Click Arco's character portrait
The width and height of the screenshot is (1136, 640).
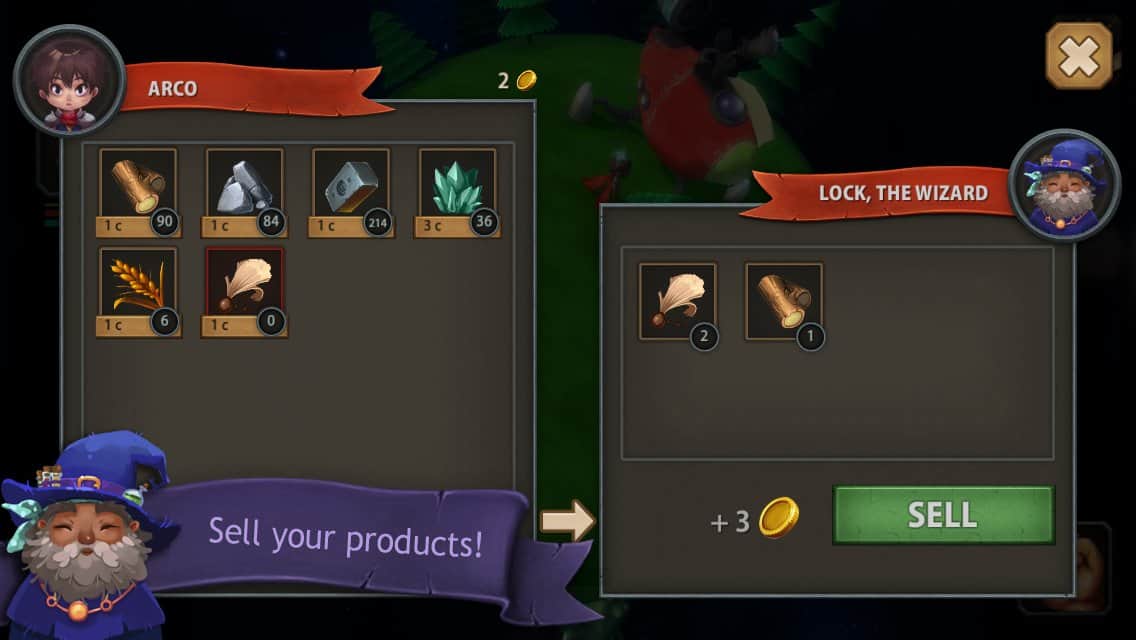click(68, 80)
